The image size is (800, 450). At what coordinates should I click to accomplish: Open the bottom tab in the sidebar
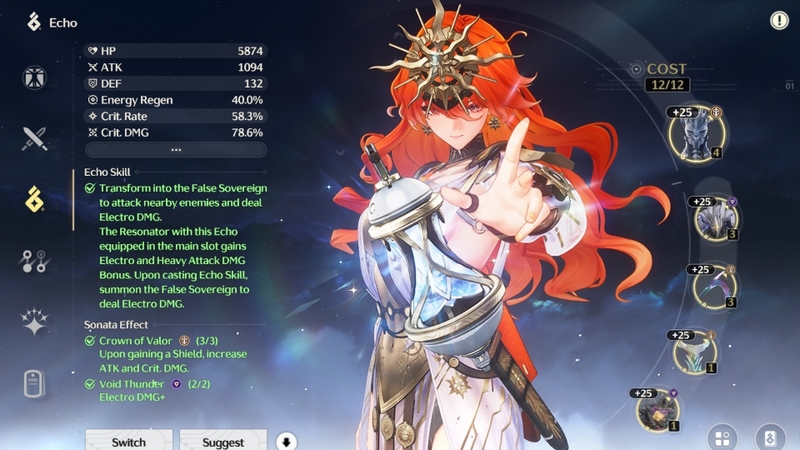[35, 383]
